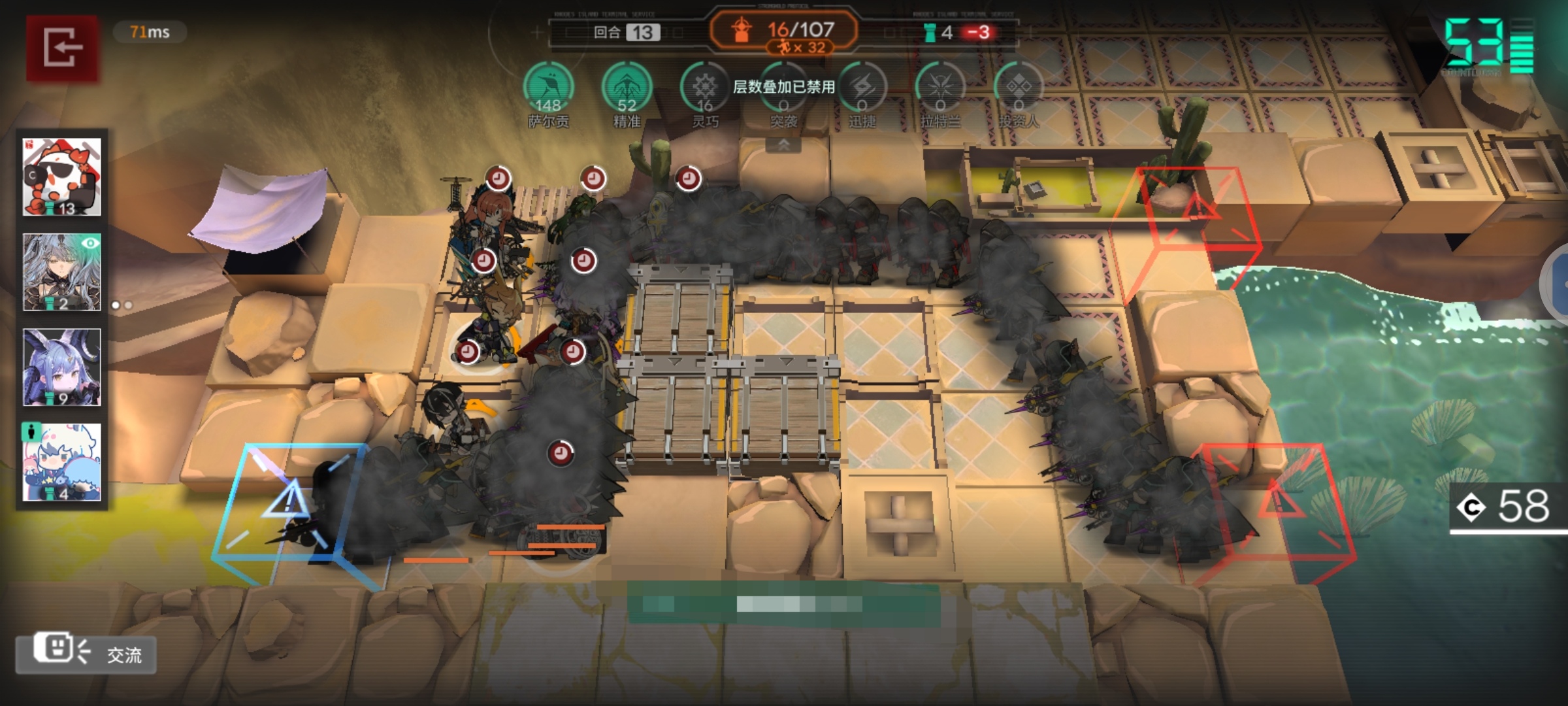
Task: Select the blue-haired horned player portrait
Action: 62,367
